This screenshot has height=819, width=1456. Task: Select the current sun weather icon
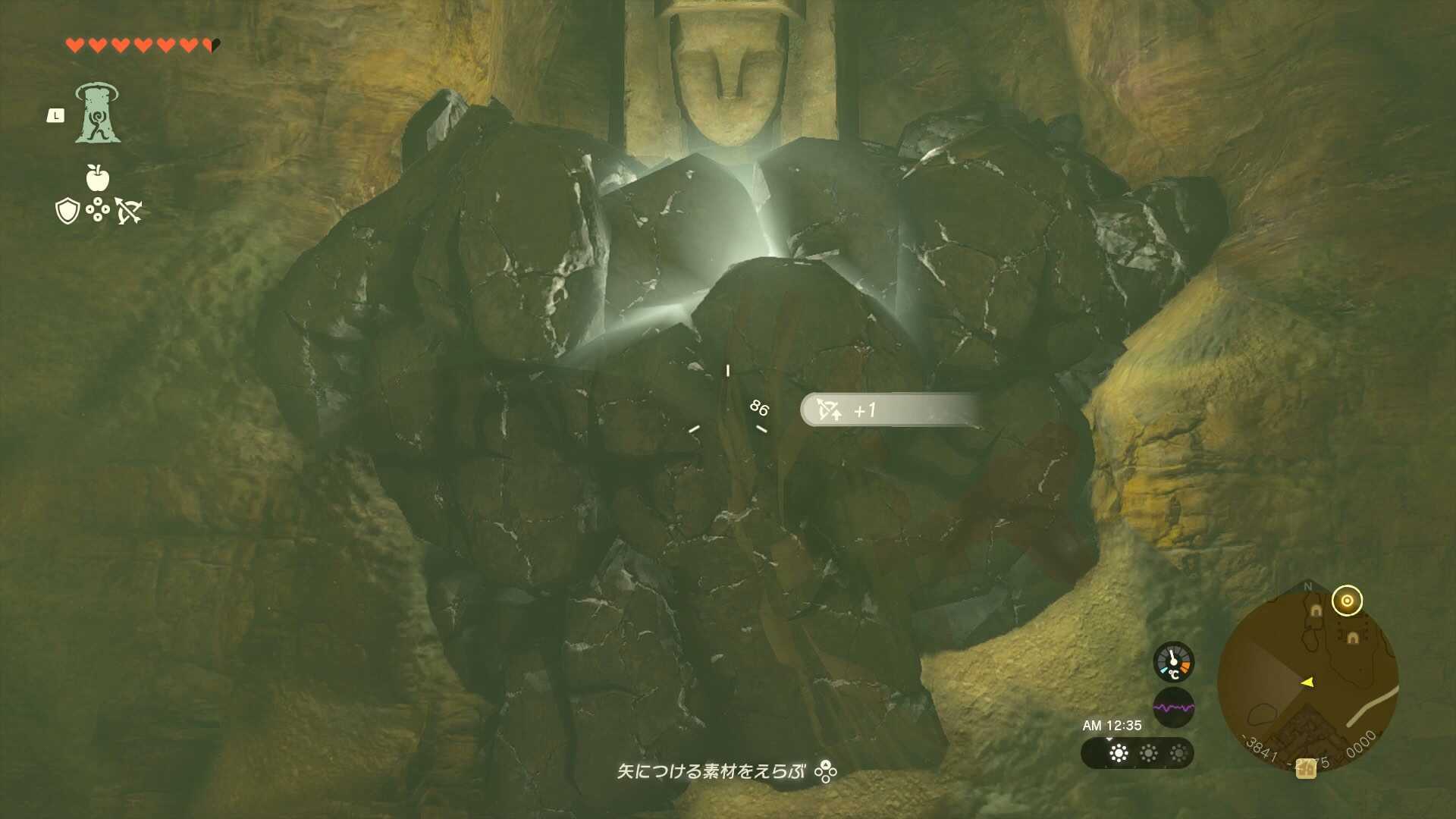point(1119,753)
